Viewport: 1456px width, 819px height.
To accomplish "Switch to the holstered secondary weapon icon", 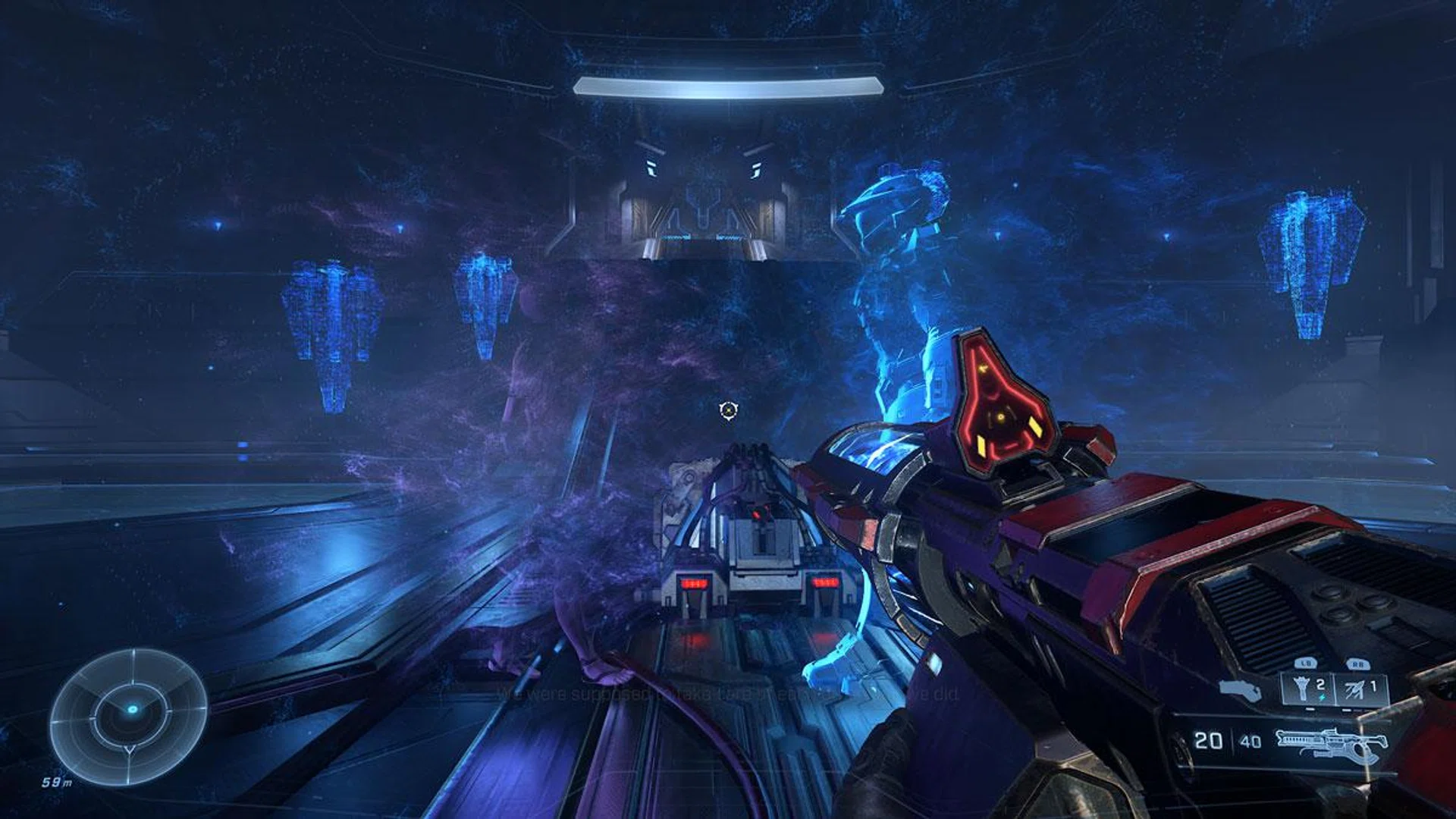I will [1241, 690].
